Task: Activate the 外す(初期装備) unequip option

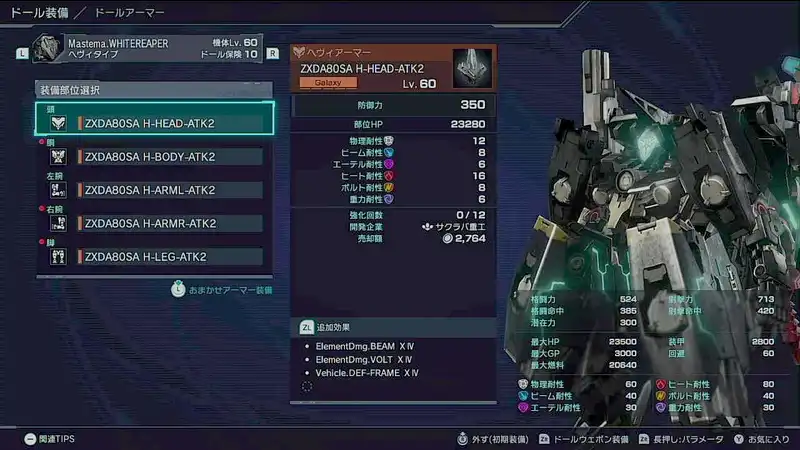Action: 495,439
